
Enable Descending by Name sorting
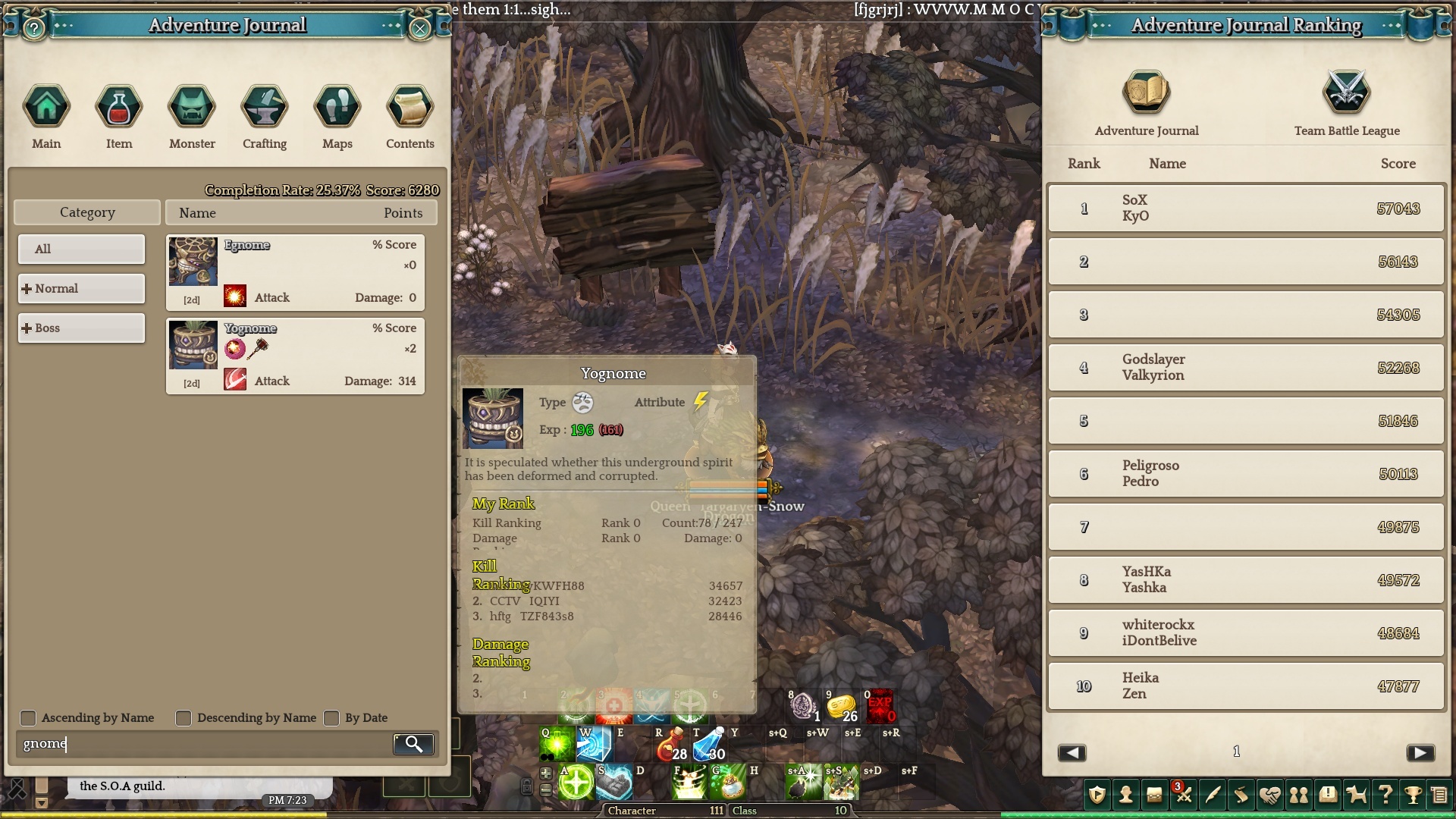coord(184,718)
